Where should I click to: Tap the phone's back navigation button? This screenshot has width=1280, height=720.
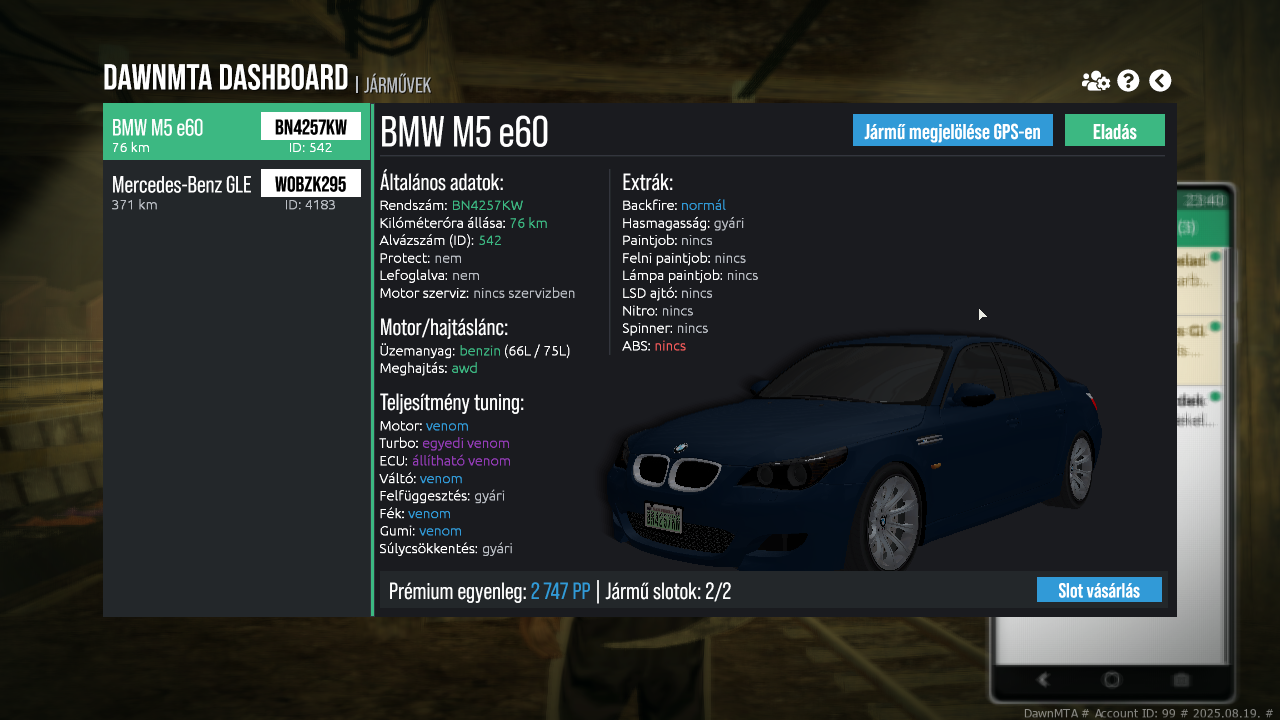pos(1043,680)
